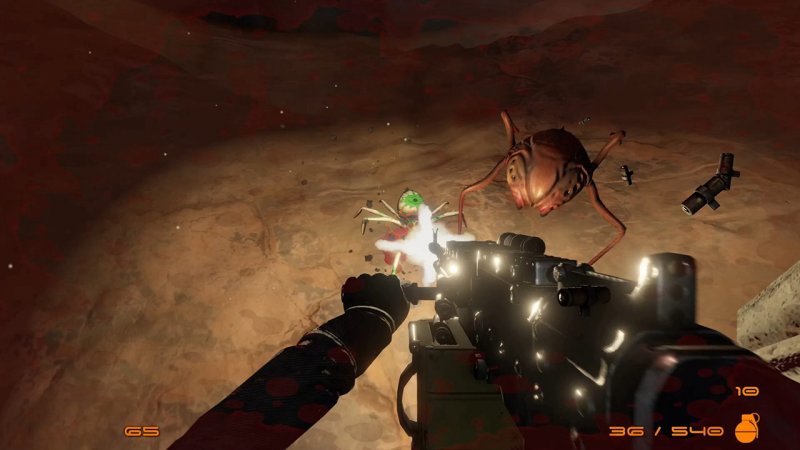
Task: Click the grenade icon in the HUD
Action: click(x=746, y=428)
